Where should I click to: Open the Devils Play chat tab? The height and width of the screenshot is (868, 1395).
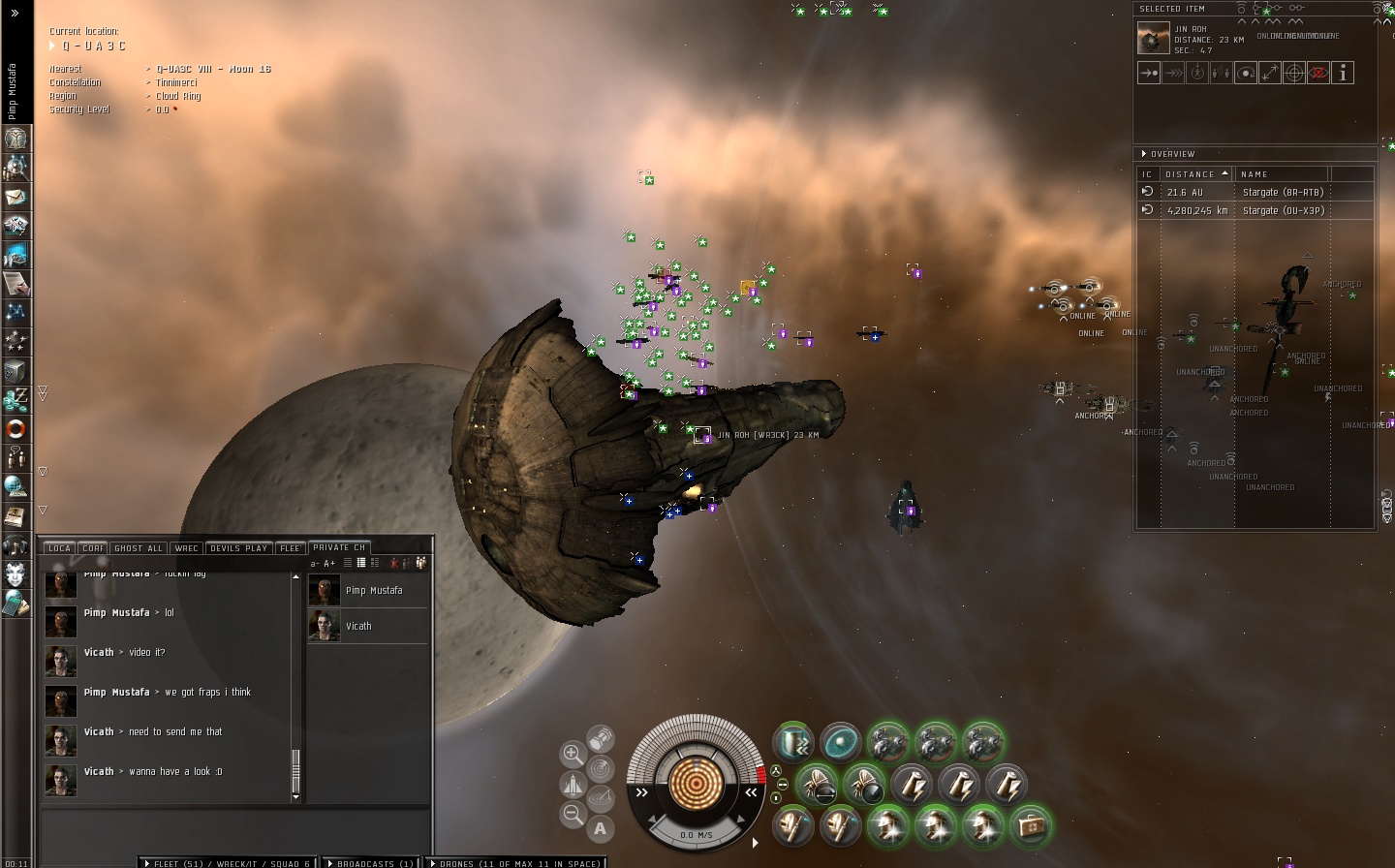tap(238, 548)
